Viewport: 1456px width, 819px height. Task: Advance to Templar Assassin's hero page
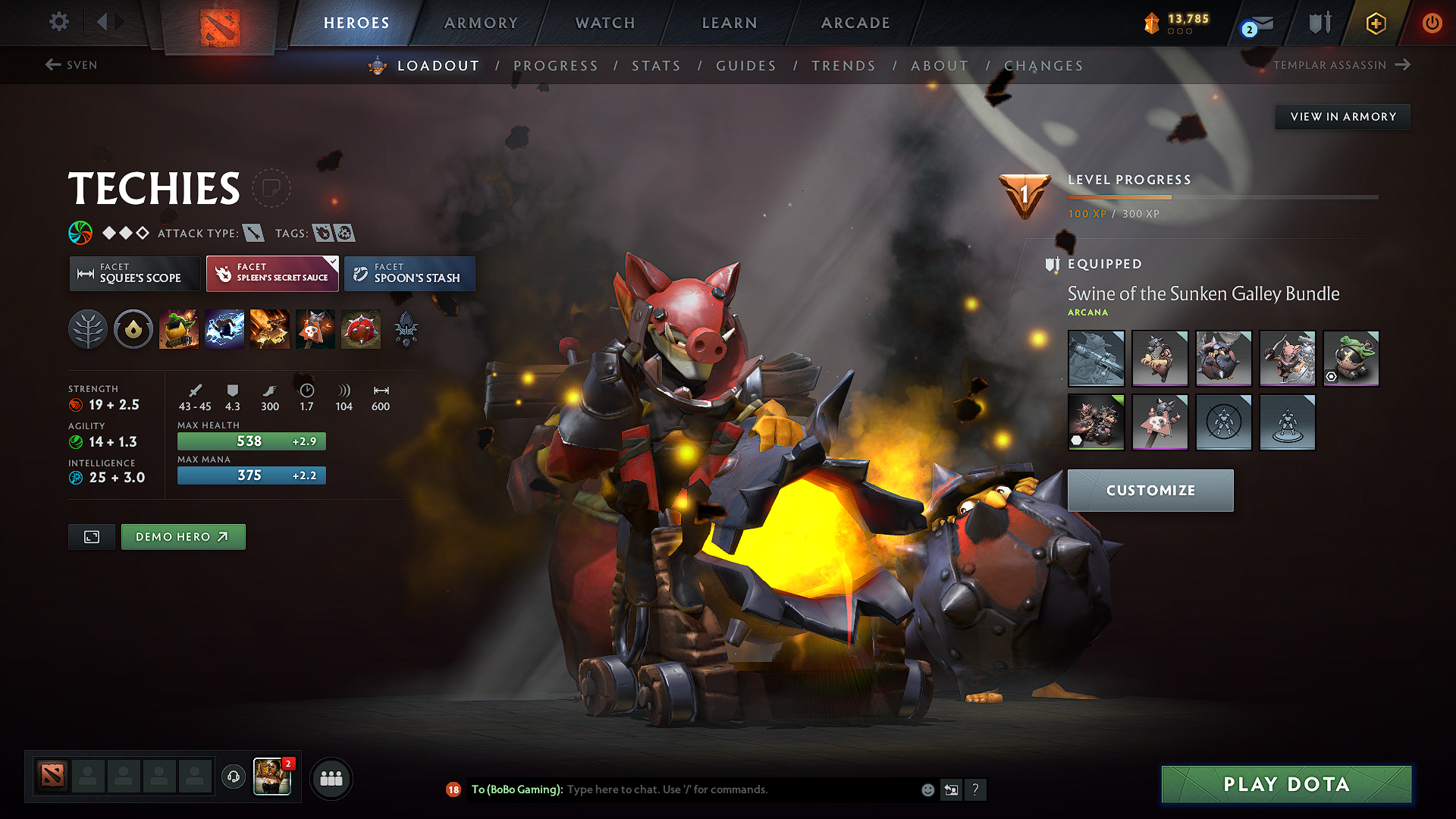click(x=1341, y=65)
